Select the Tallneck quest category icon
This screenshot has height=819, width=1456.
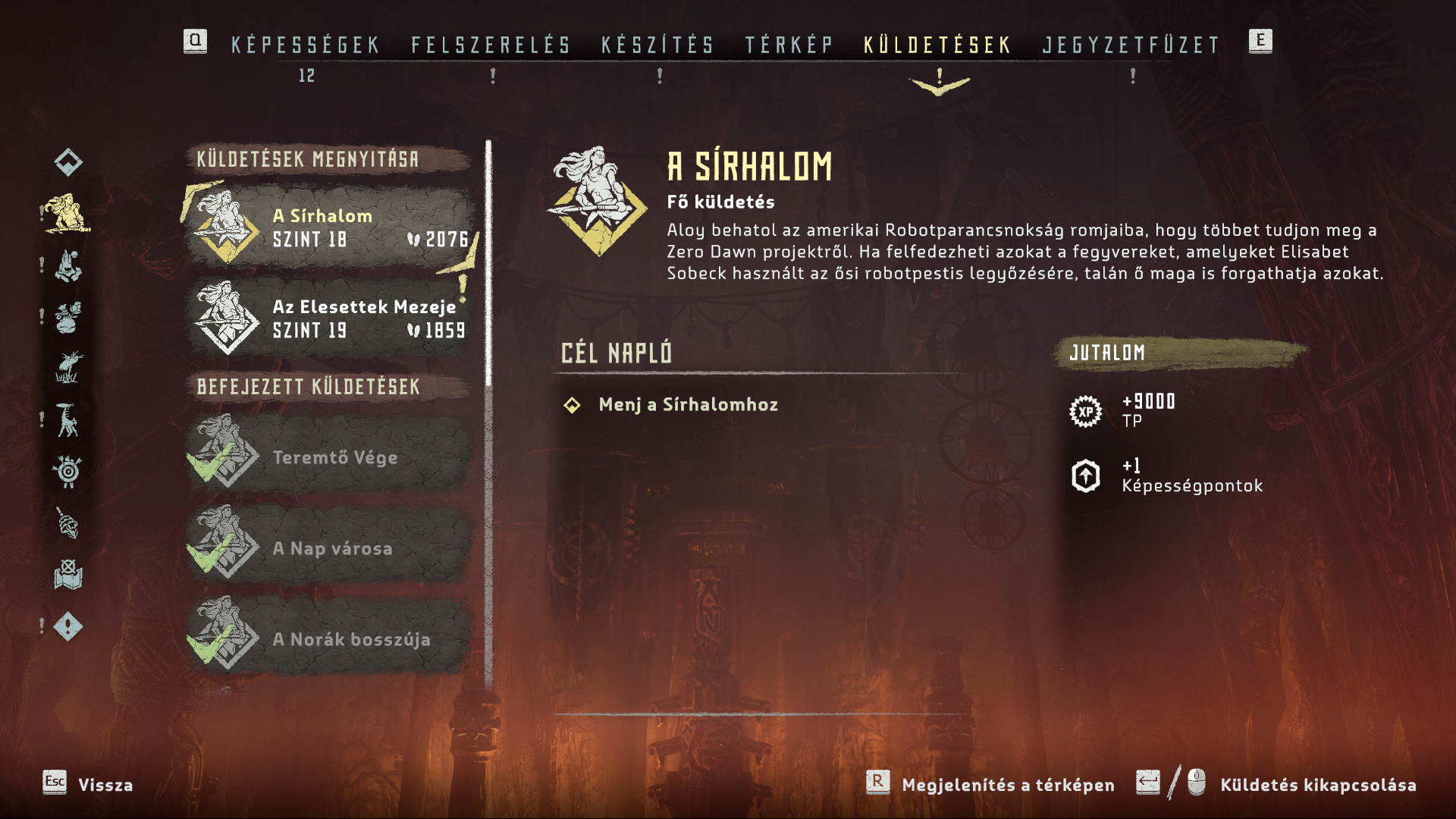(x=67, y=420)
